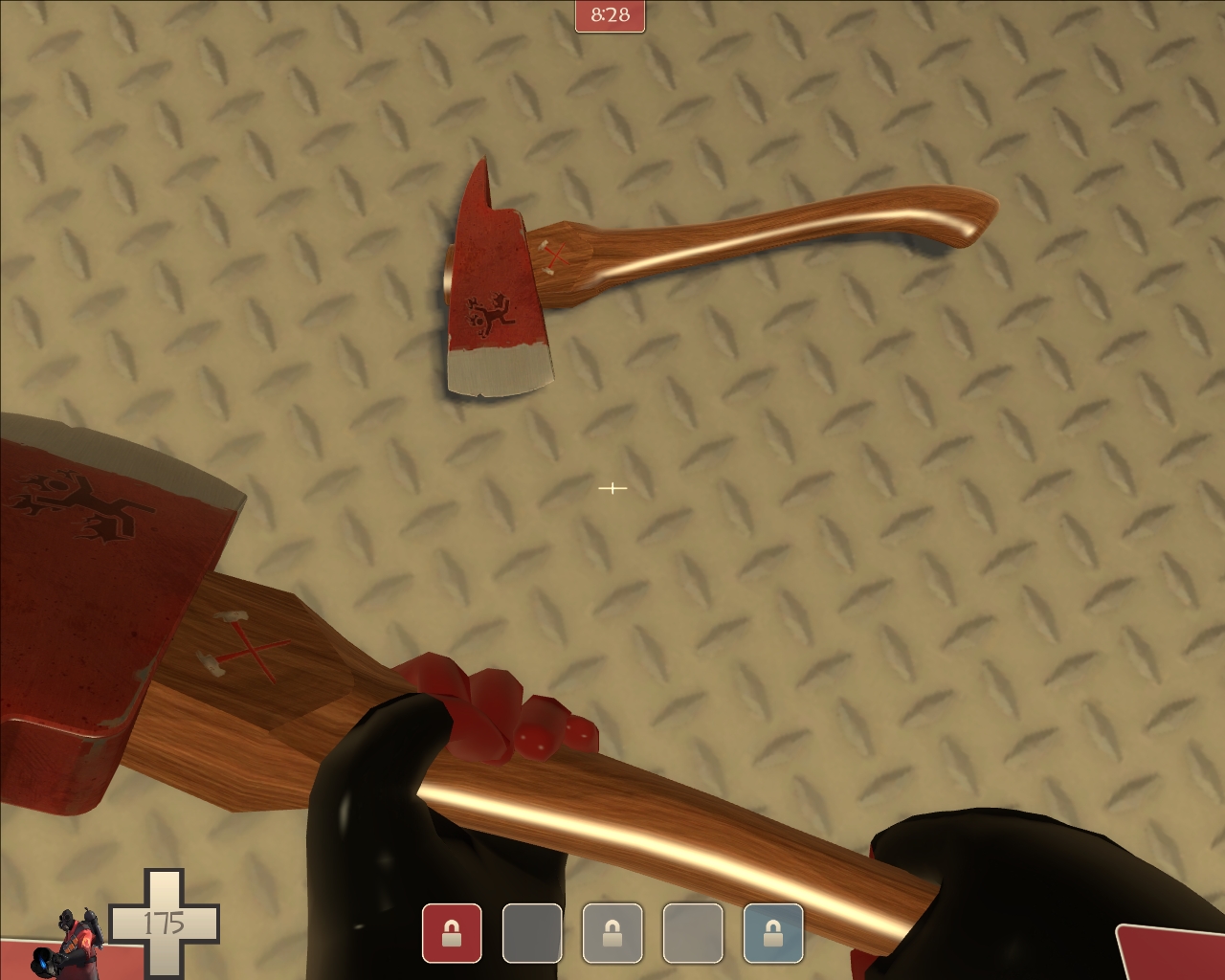This screenshot has height=980, width=1225.
Task: Click the fourth gray control point indicator
Action: 695,933
